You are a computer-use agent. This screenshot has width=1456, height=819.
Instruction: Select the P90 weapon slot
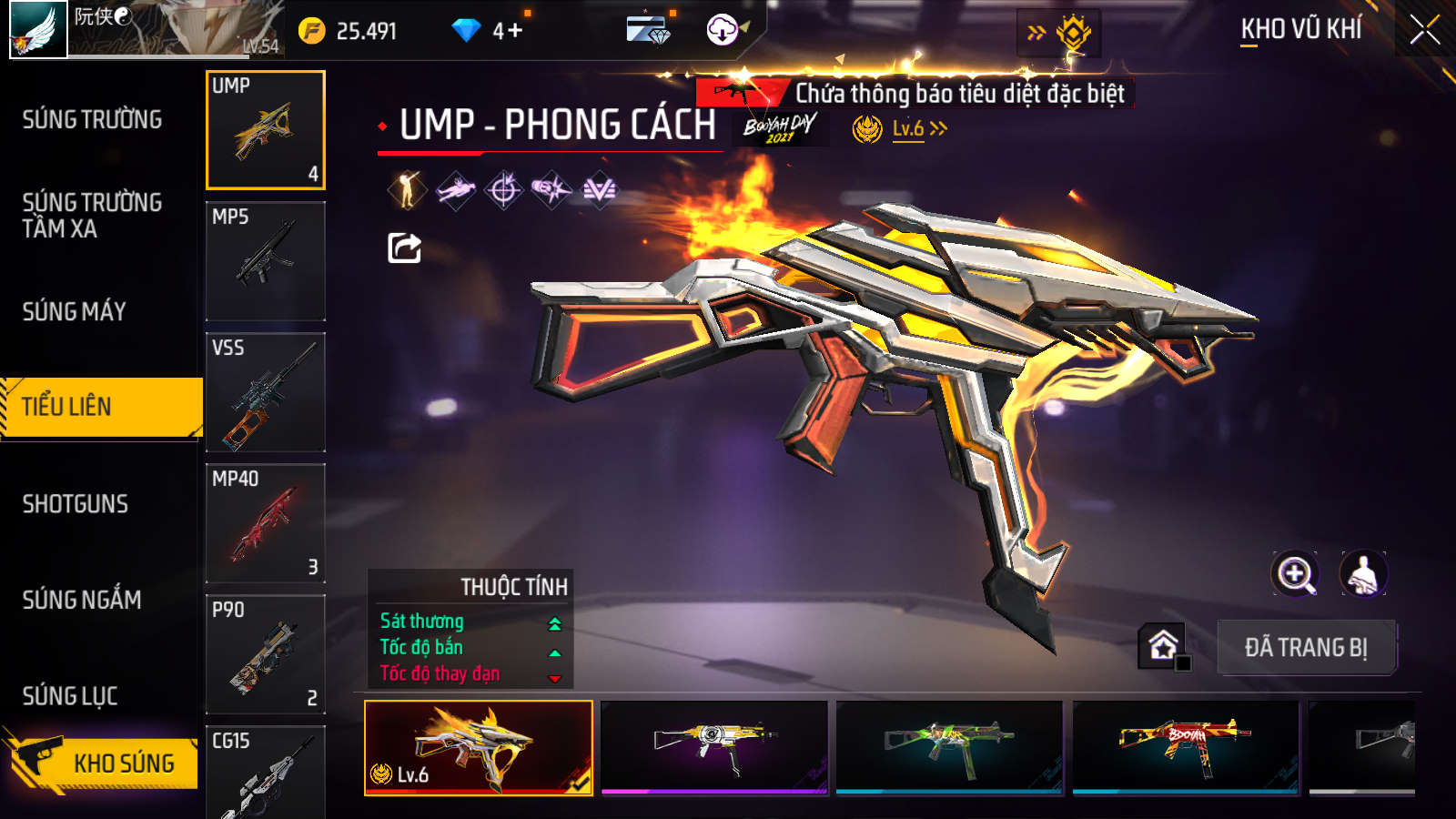[265, 653]
